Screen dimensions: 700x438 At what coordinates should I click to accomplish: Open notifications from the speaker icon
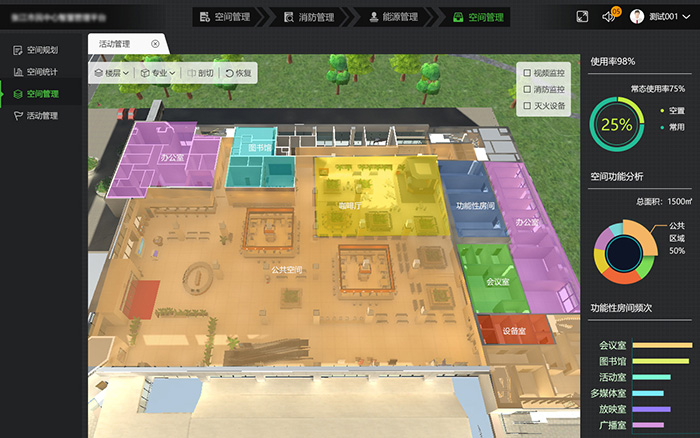(609, 16)
